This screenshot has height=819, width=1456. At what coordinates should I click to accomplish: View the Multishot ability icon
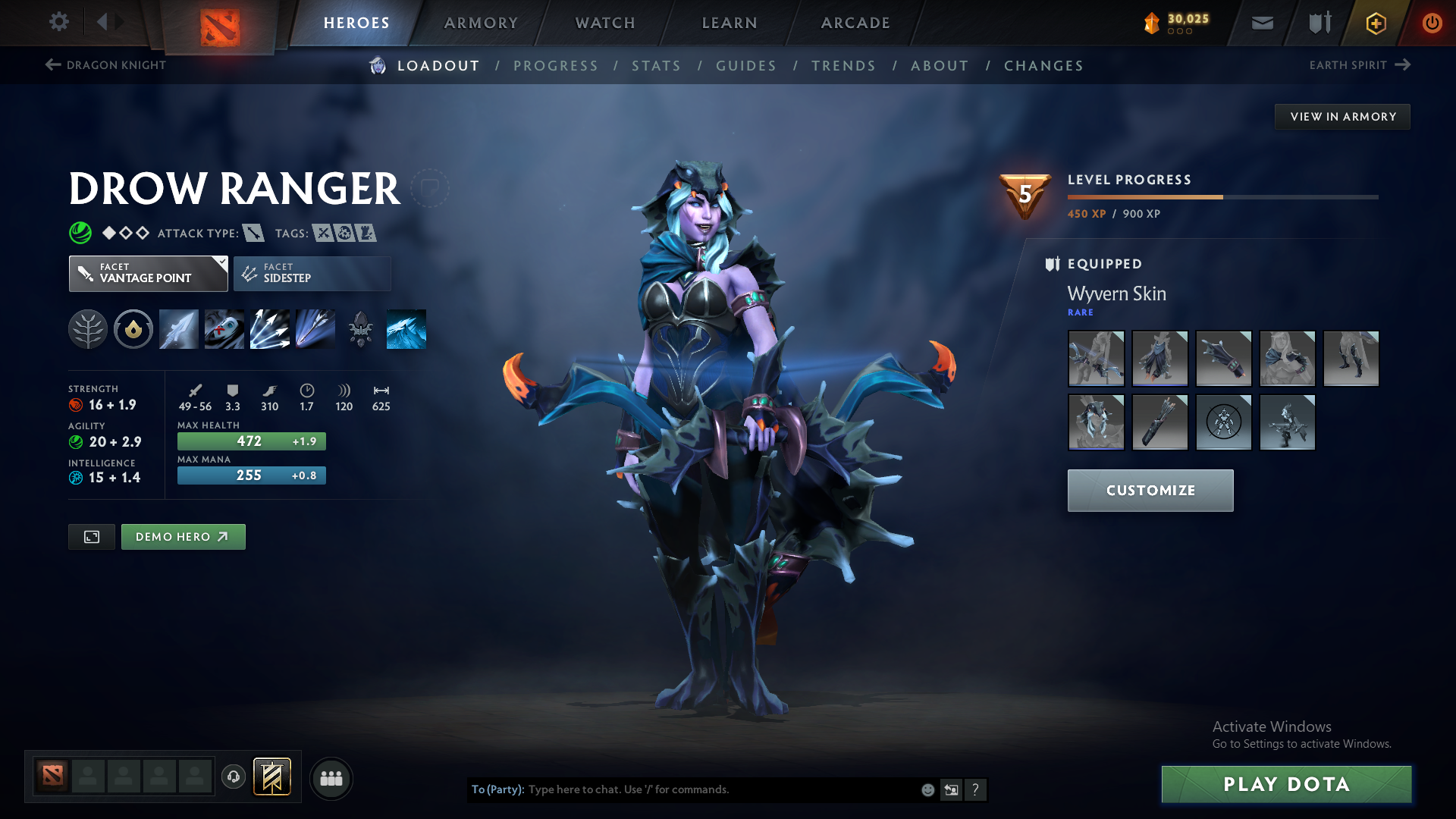point(269,328)
